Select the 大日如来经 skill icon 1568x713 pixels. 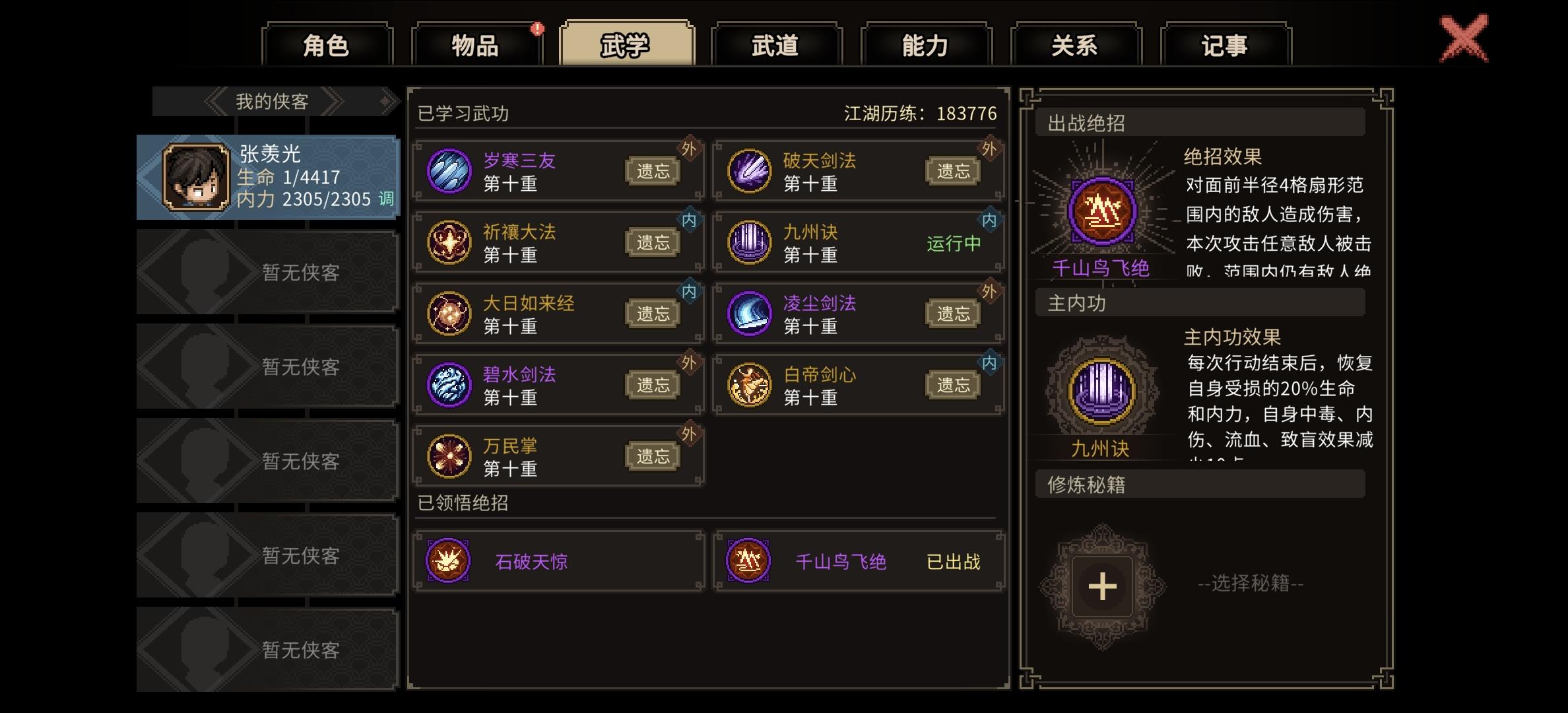pyautogui.click(x=450, y=312)
